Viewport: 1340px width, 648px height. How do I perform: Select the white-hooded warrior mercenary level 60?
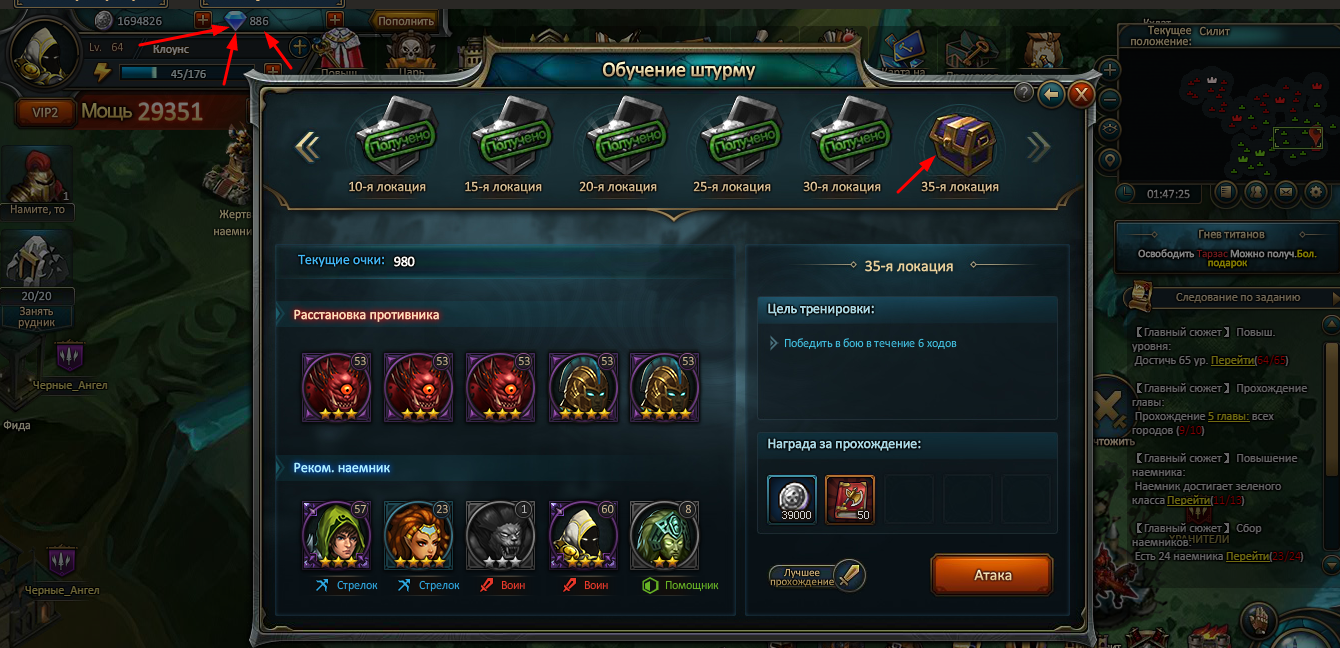pyautogui.click(x=583, y=536)
